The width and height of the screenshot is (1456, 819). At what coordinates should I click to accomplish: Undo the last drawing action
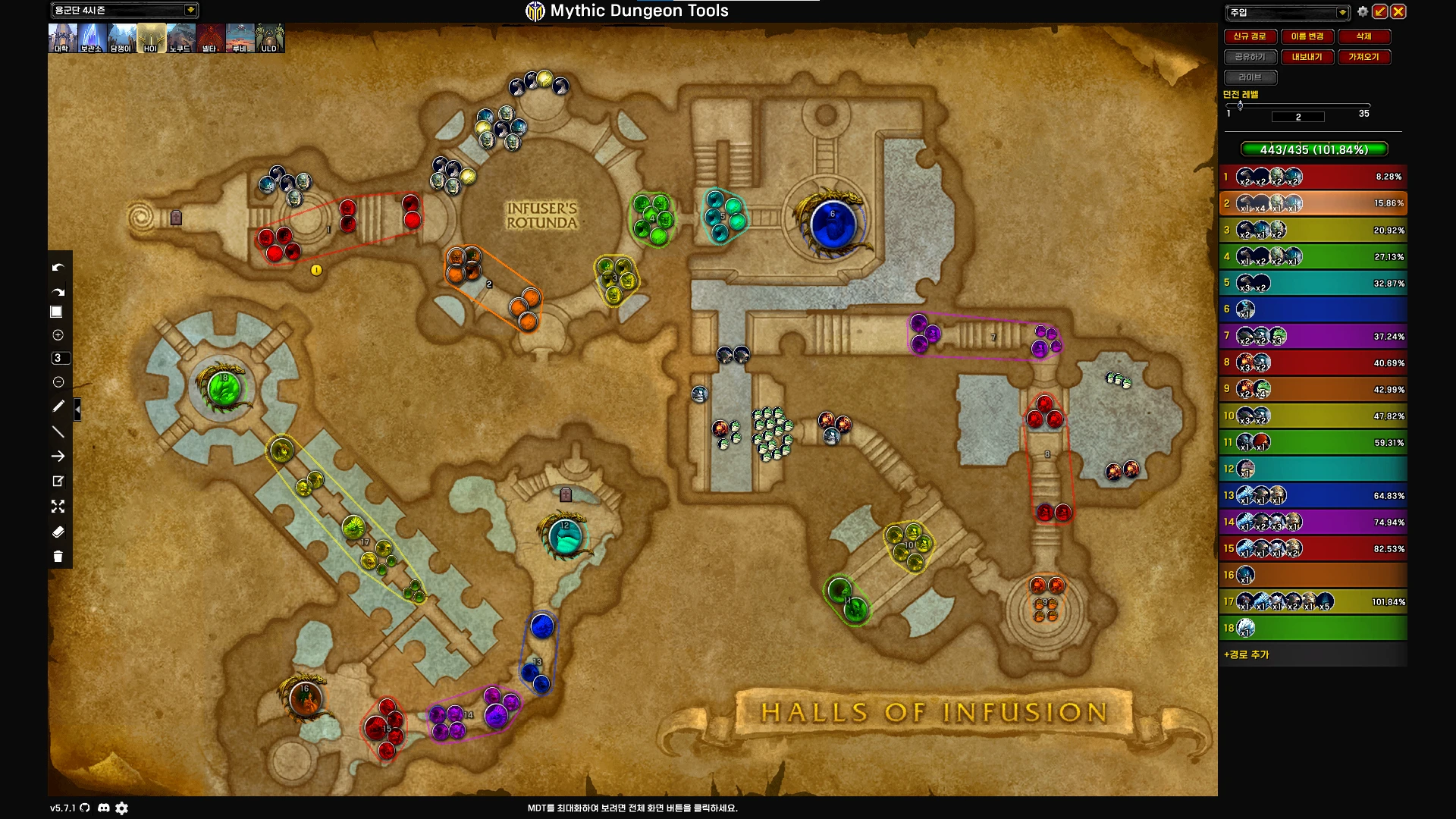pyautogui.click(x=58, y=268)
